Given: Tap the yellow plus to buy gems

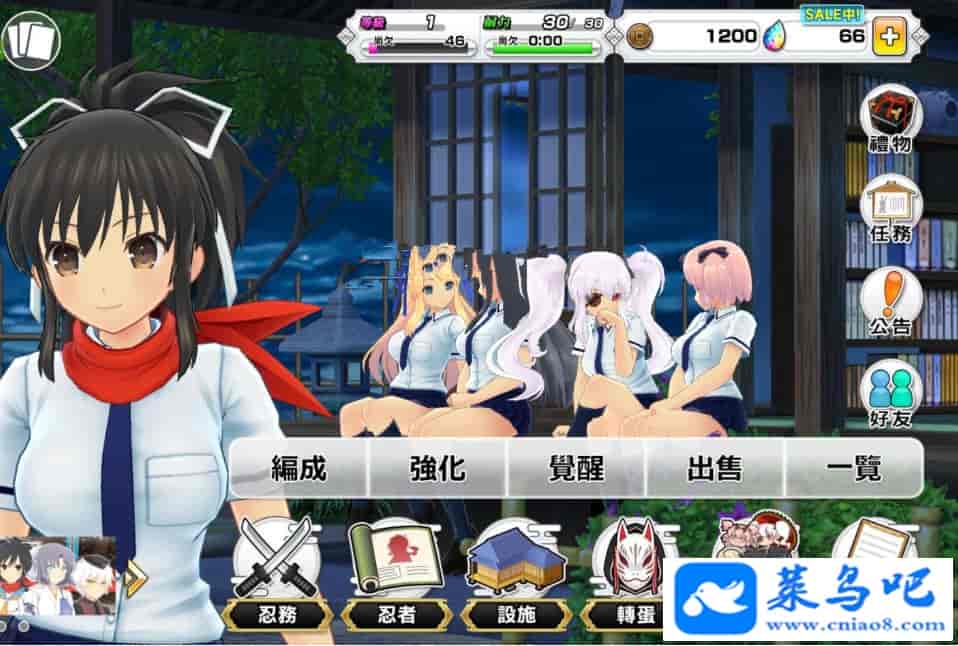Looking at the screenshot, I should (888, 38).
